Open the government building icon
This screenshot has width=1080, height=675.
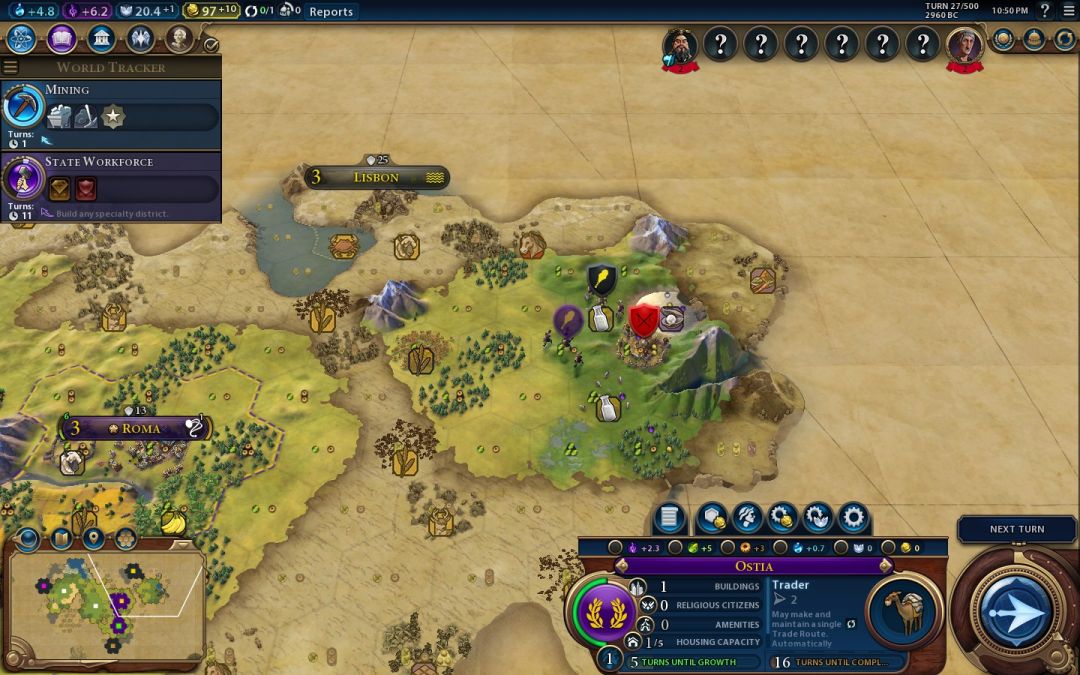point(100,39)
